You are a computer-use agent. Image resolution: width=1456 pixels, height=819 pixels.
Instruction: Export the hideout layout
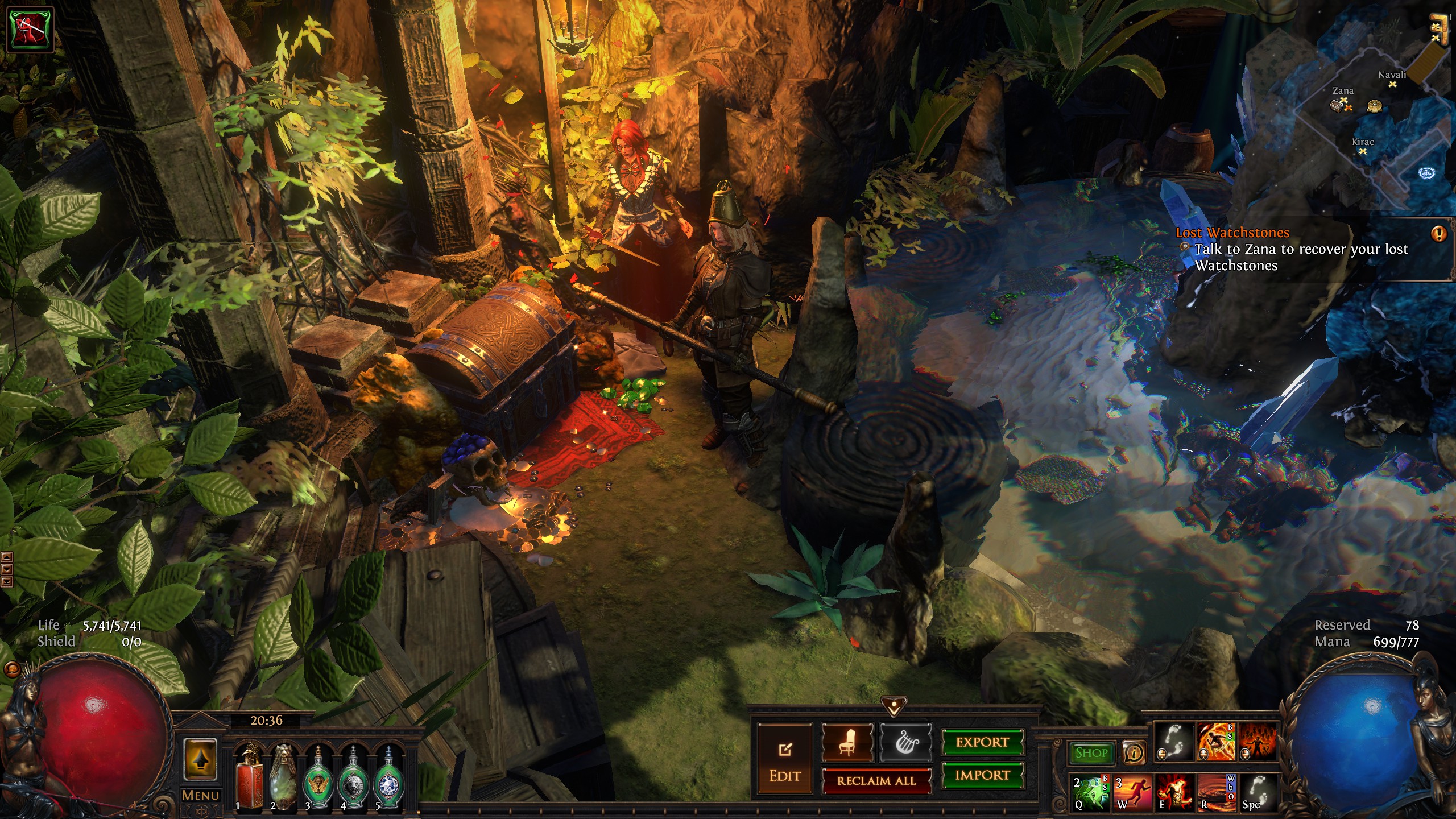(982, 742)
